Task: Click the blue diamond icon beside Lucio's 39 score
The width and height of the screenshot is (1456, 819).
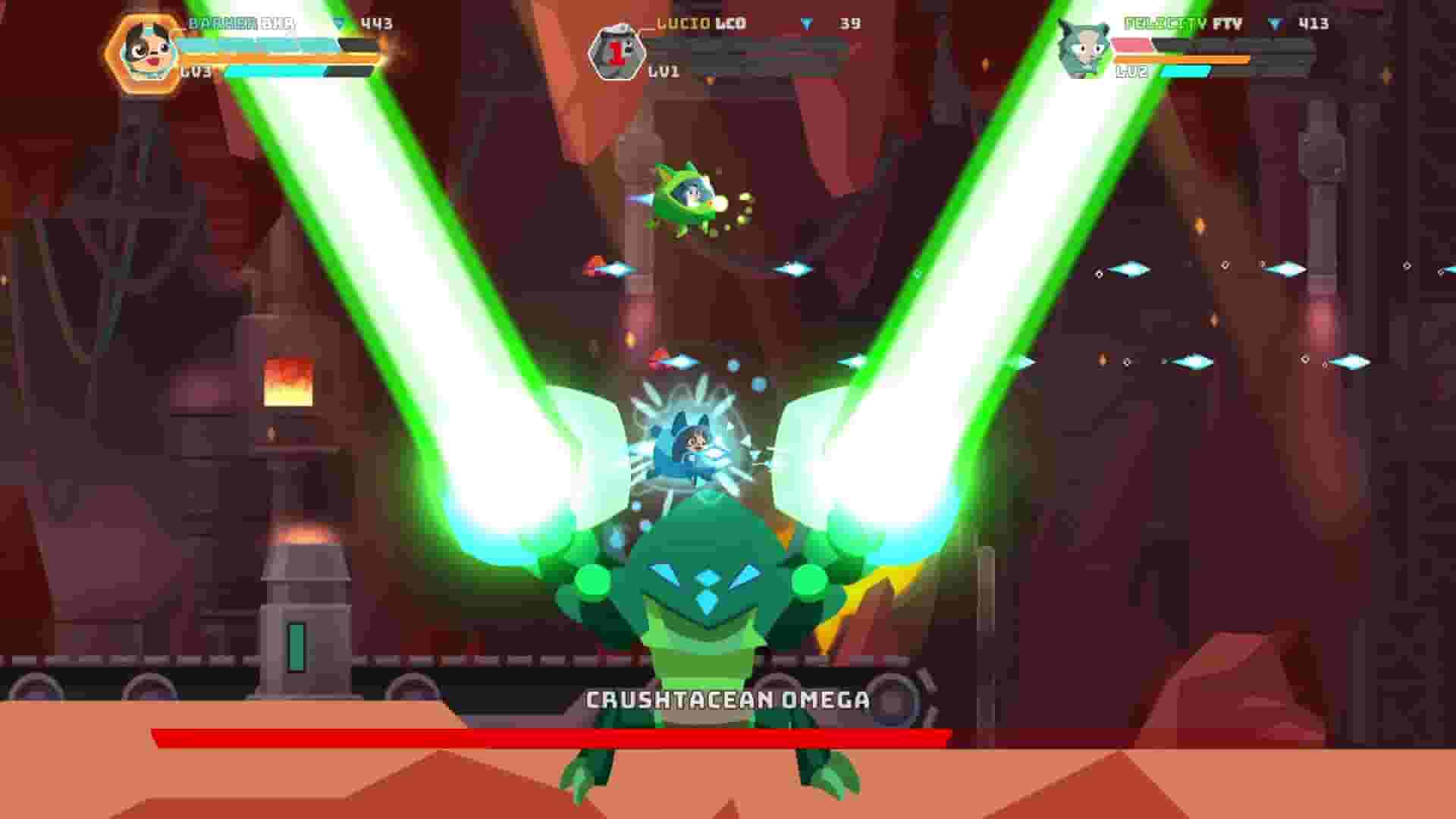Action: tap(808, 24)
